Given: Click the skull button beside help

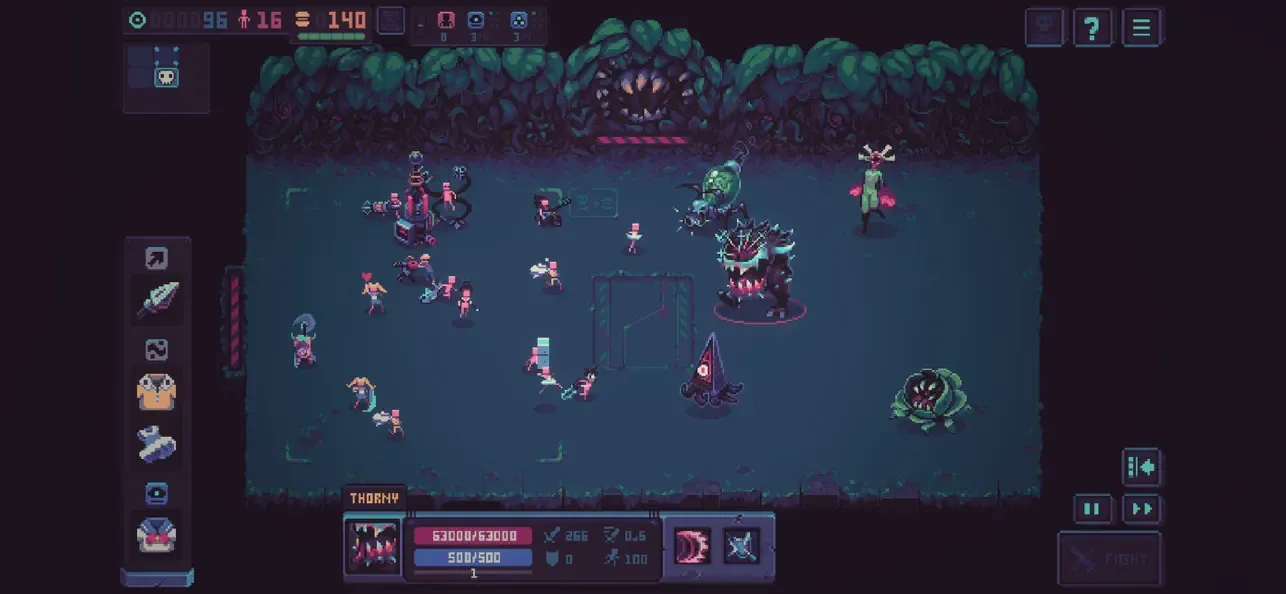Looking at the screenshot, I should [1045, 27].
